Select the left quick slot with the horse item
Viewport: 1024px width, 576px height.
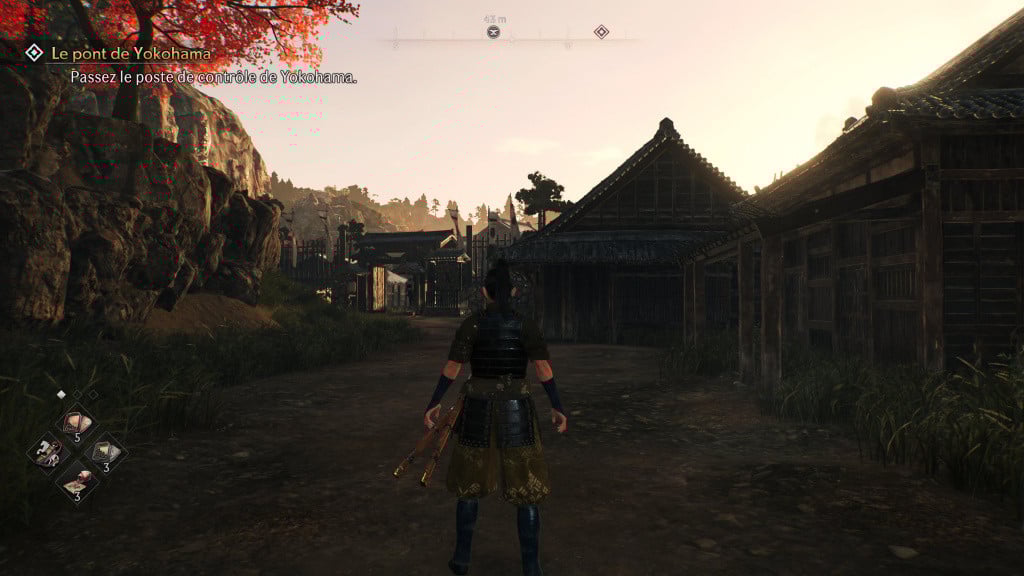pos(49,453)
